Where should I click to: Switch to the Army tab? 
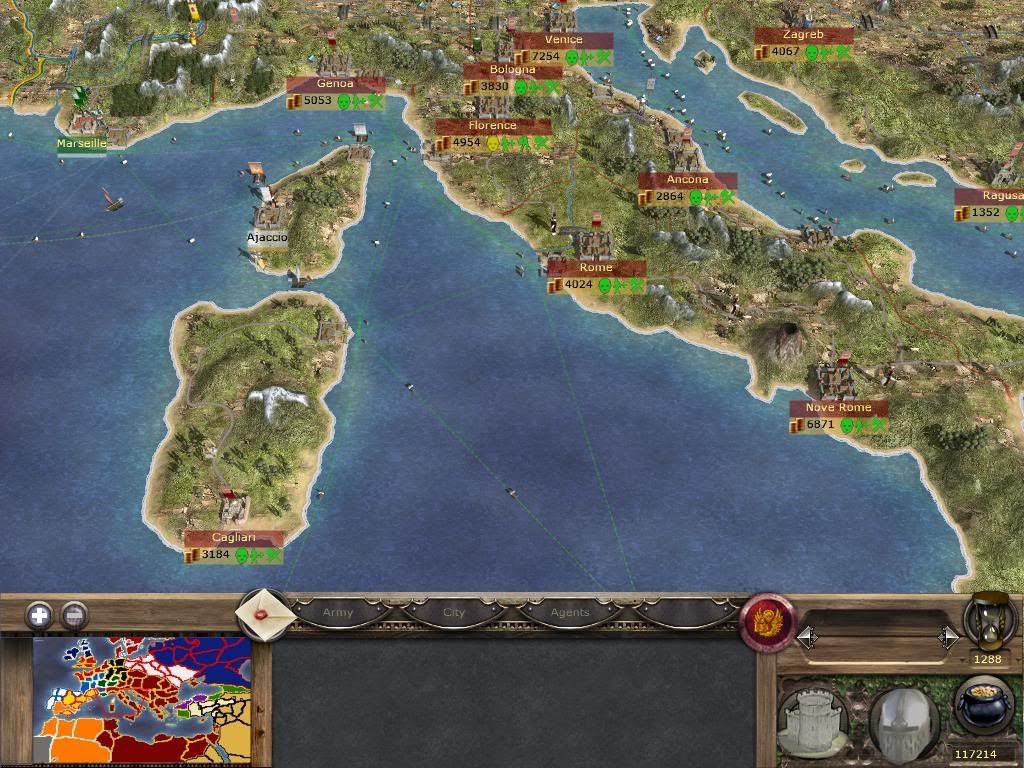pyautogui.click(x=338, y=612)
